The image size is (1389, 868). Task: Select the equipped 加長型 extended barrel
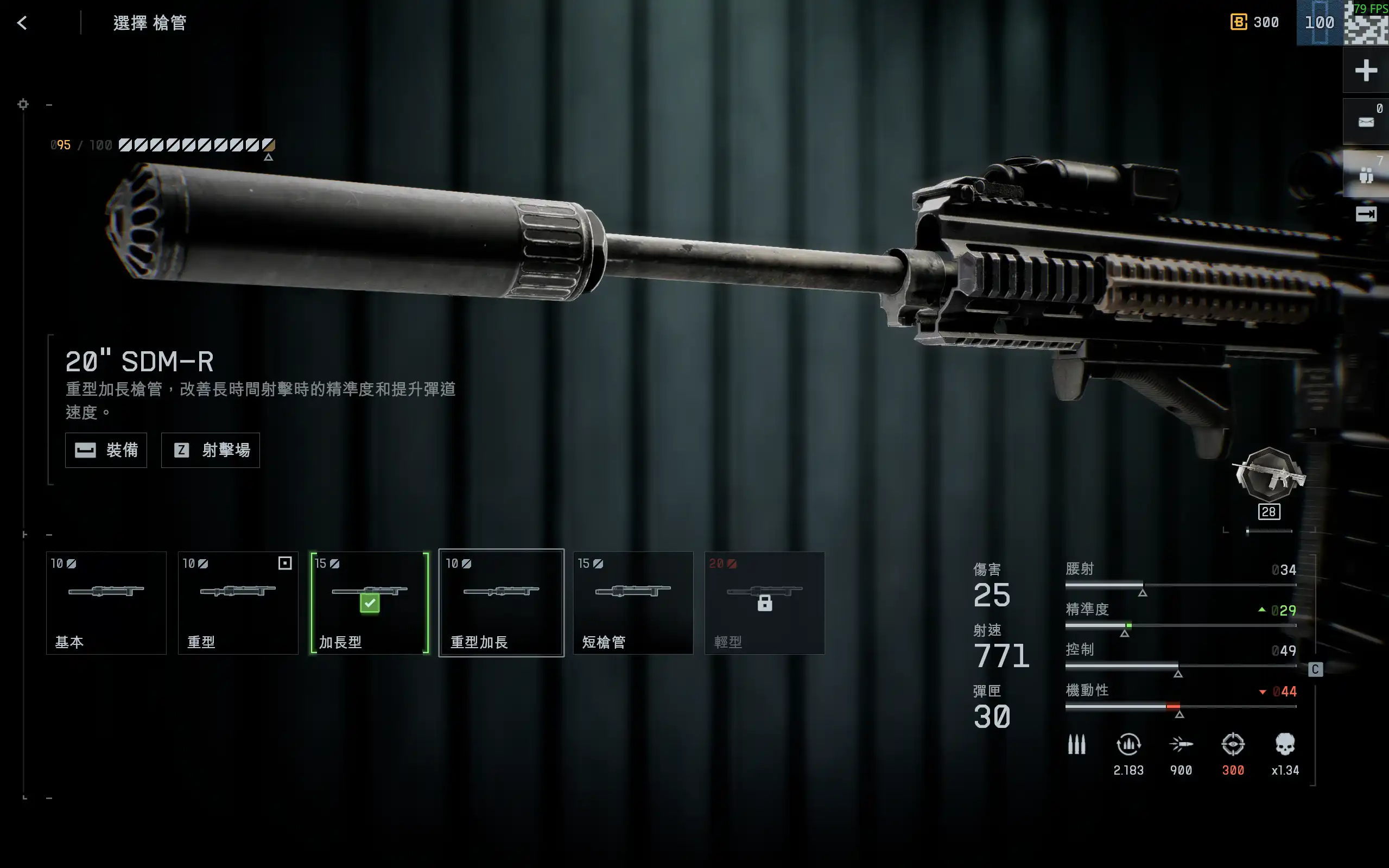(x=370, y=603)
